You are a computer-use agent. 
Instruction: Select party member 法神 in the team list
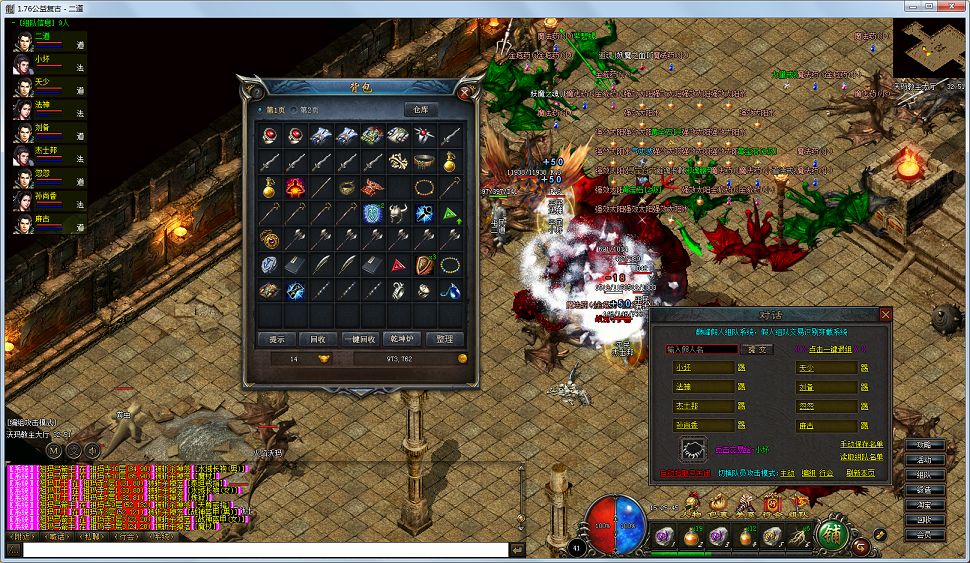pos(43,103)
